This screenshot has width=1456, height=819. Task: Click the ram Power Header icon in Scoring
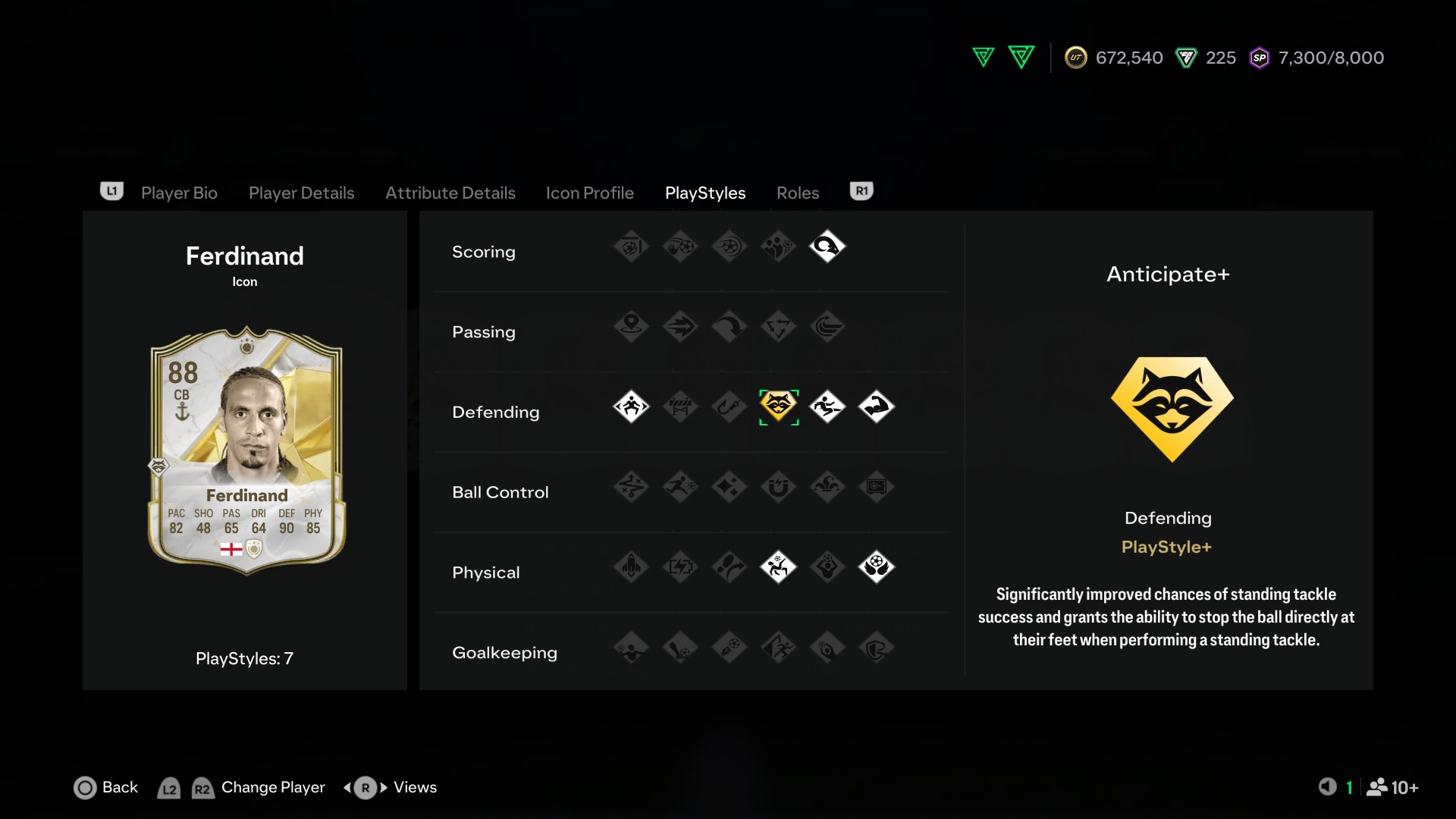click(x=827, y=246)
